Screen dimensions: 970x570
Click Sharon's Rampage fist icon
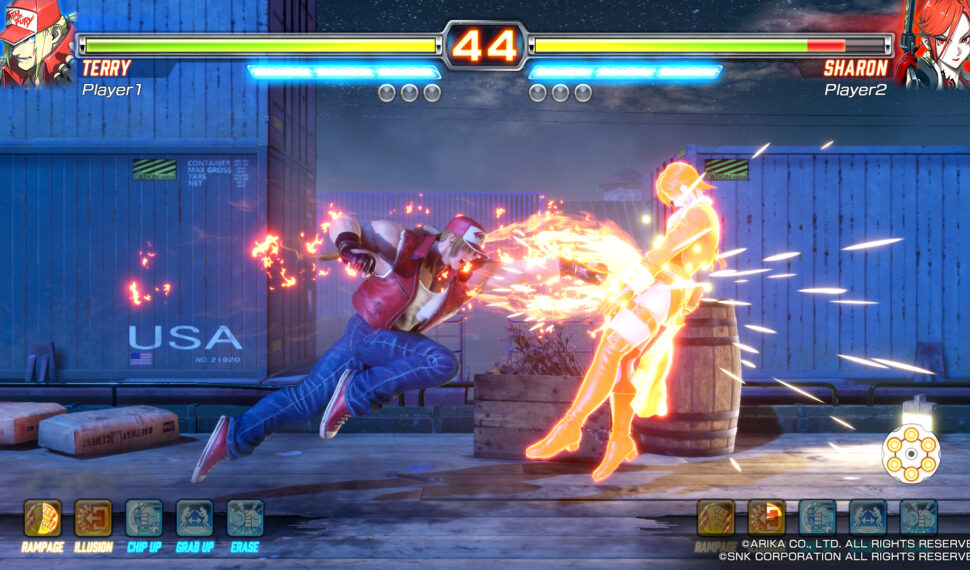pos(715,517)
